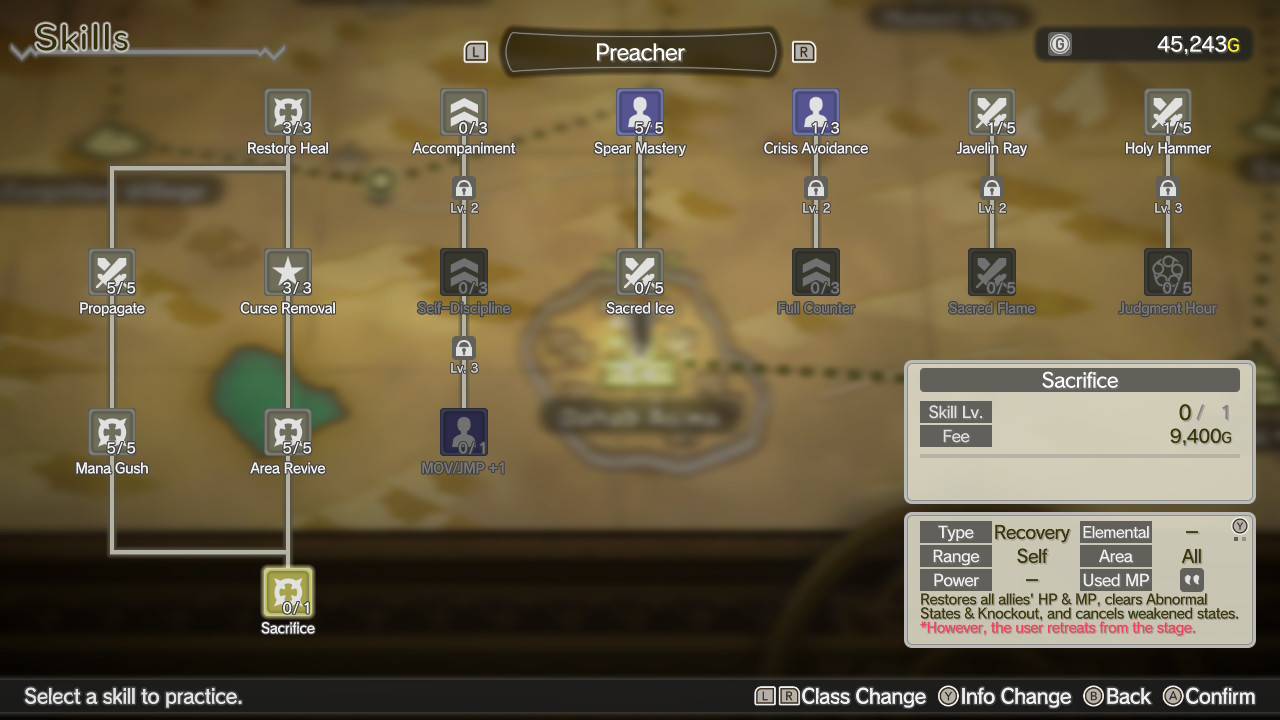The image size is (1280, 720).
Task: Click the Curse Removal star icon
Action: 288,273
